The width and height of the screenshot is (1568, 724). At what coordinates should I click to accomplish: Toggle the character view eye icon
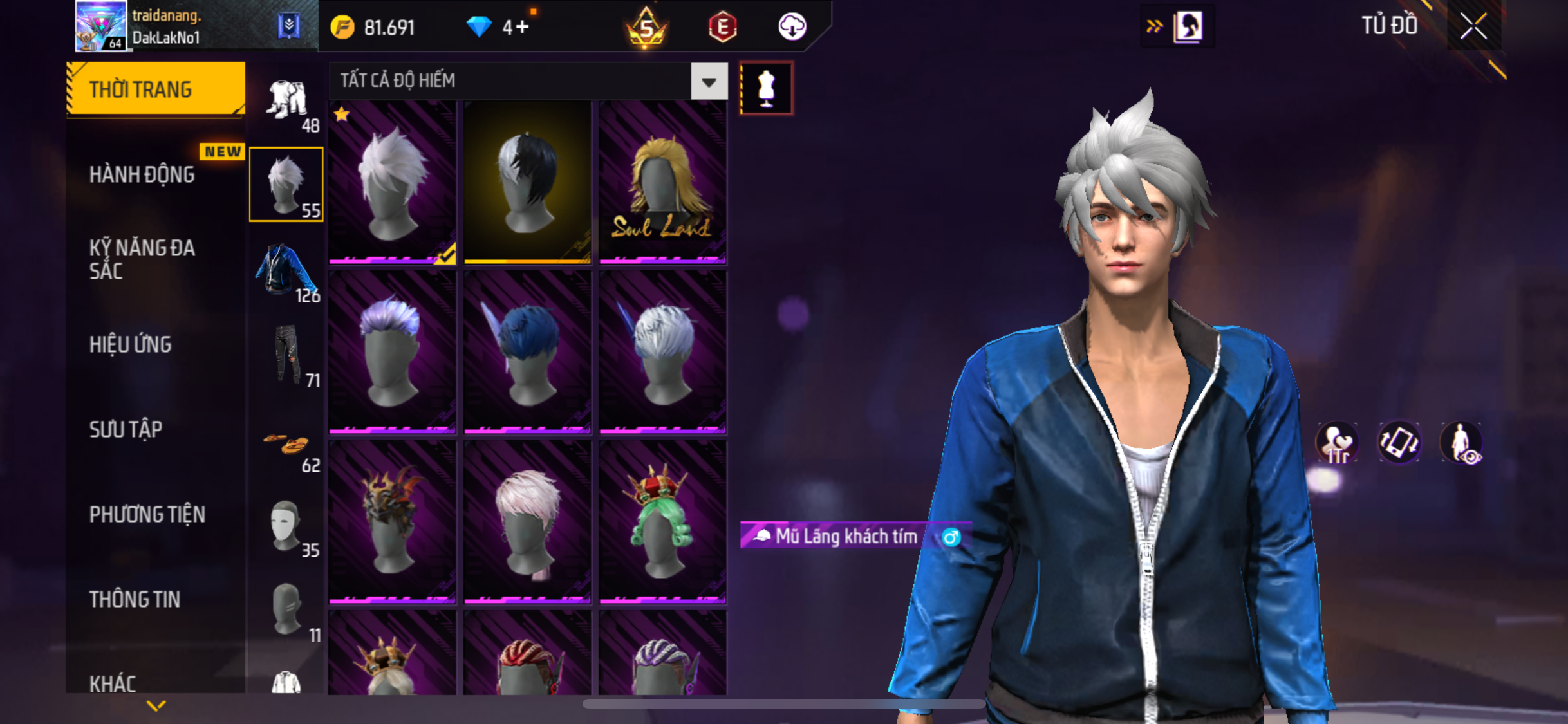(x=1461, y=443)
